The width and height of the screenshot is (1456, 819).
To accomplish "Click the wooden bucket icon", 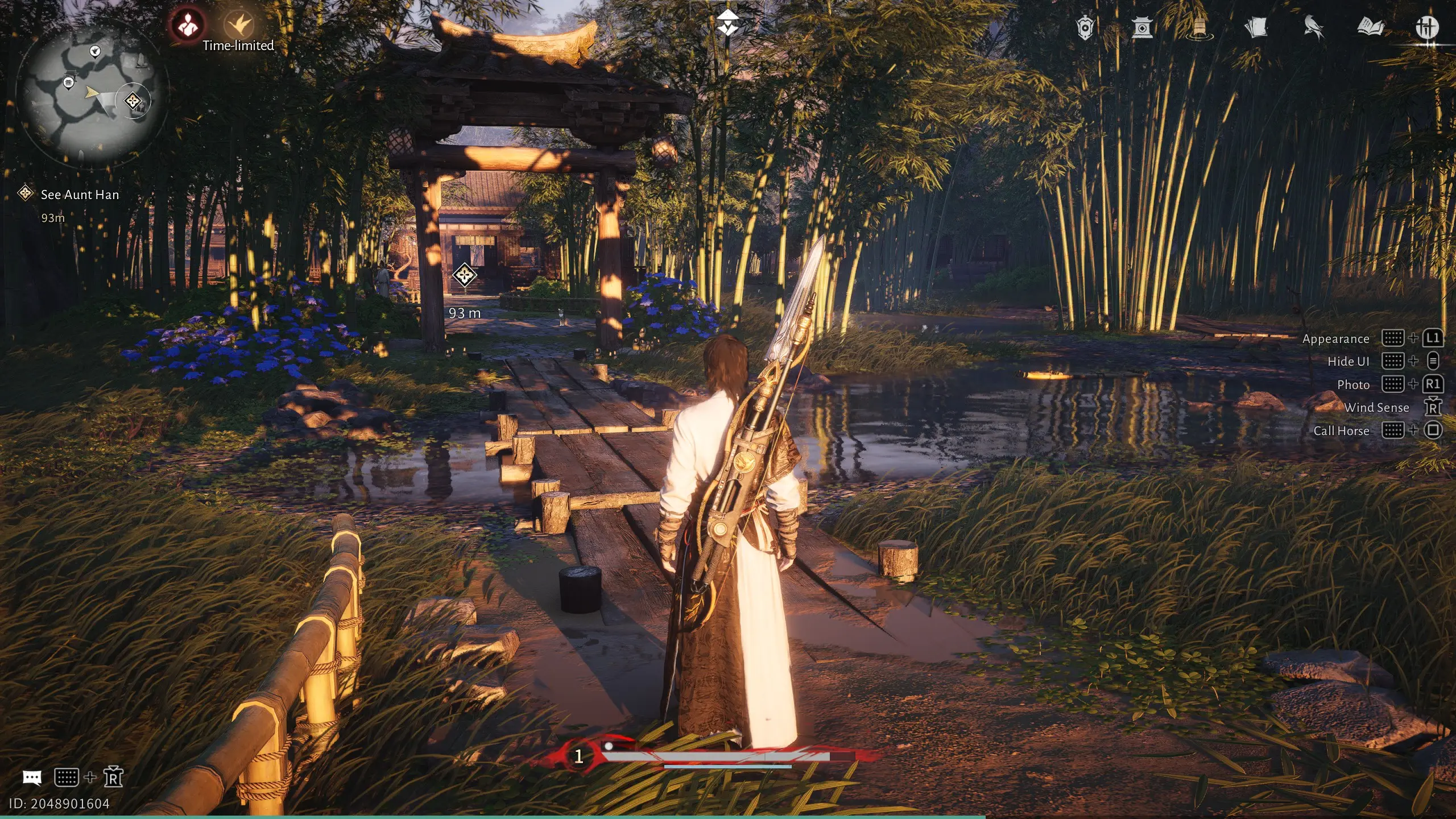I will (x=1198, y=27).
